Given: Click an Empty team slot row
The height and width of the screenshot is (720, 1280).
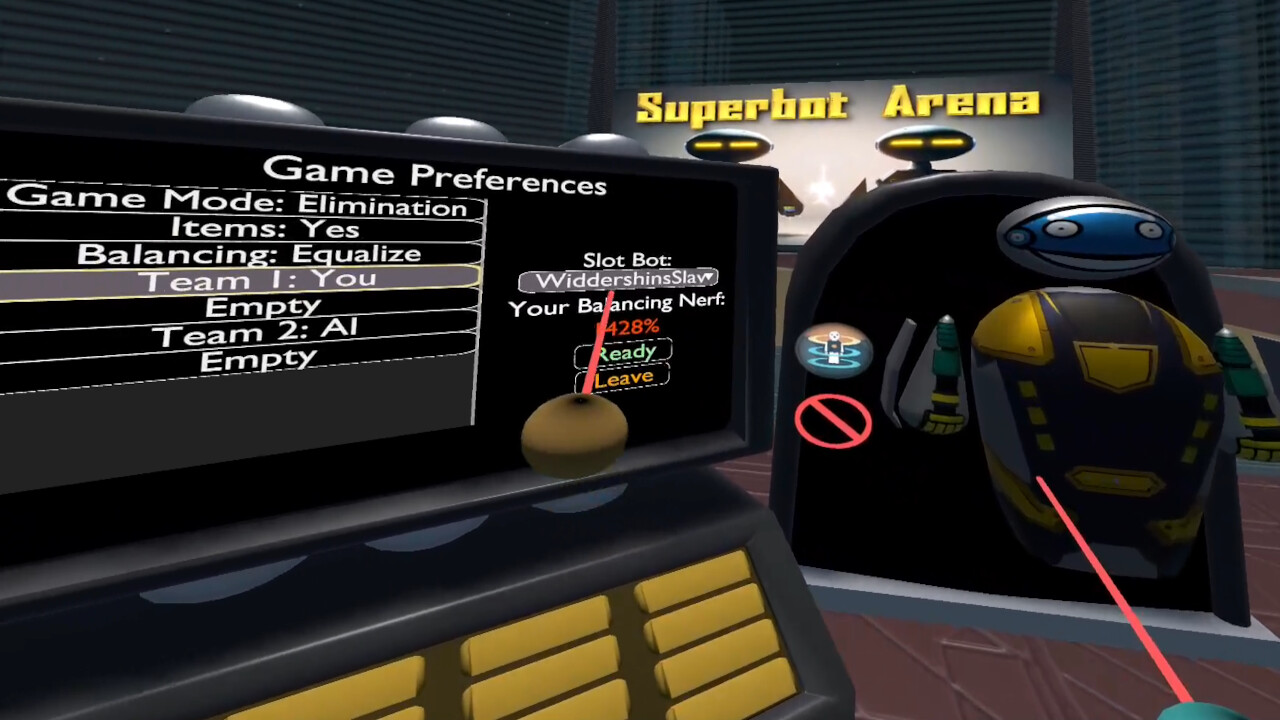Looking at the screenshot, I should (x=262, y=306).
